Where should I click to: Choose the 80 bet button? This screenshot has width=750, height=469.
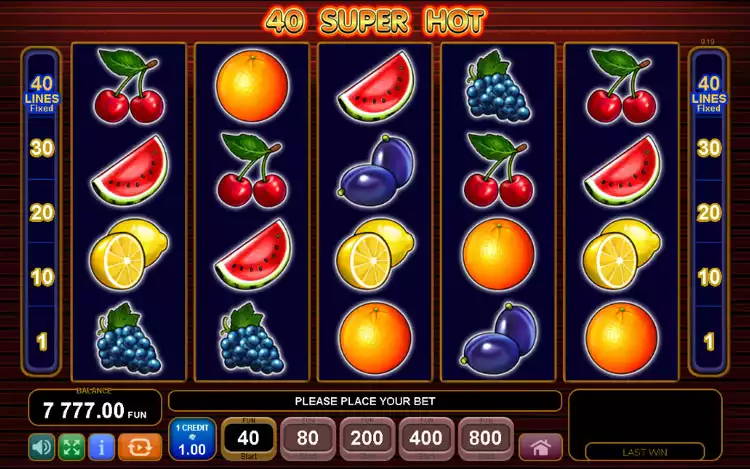[308, 440]
